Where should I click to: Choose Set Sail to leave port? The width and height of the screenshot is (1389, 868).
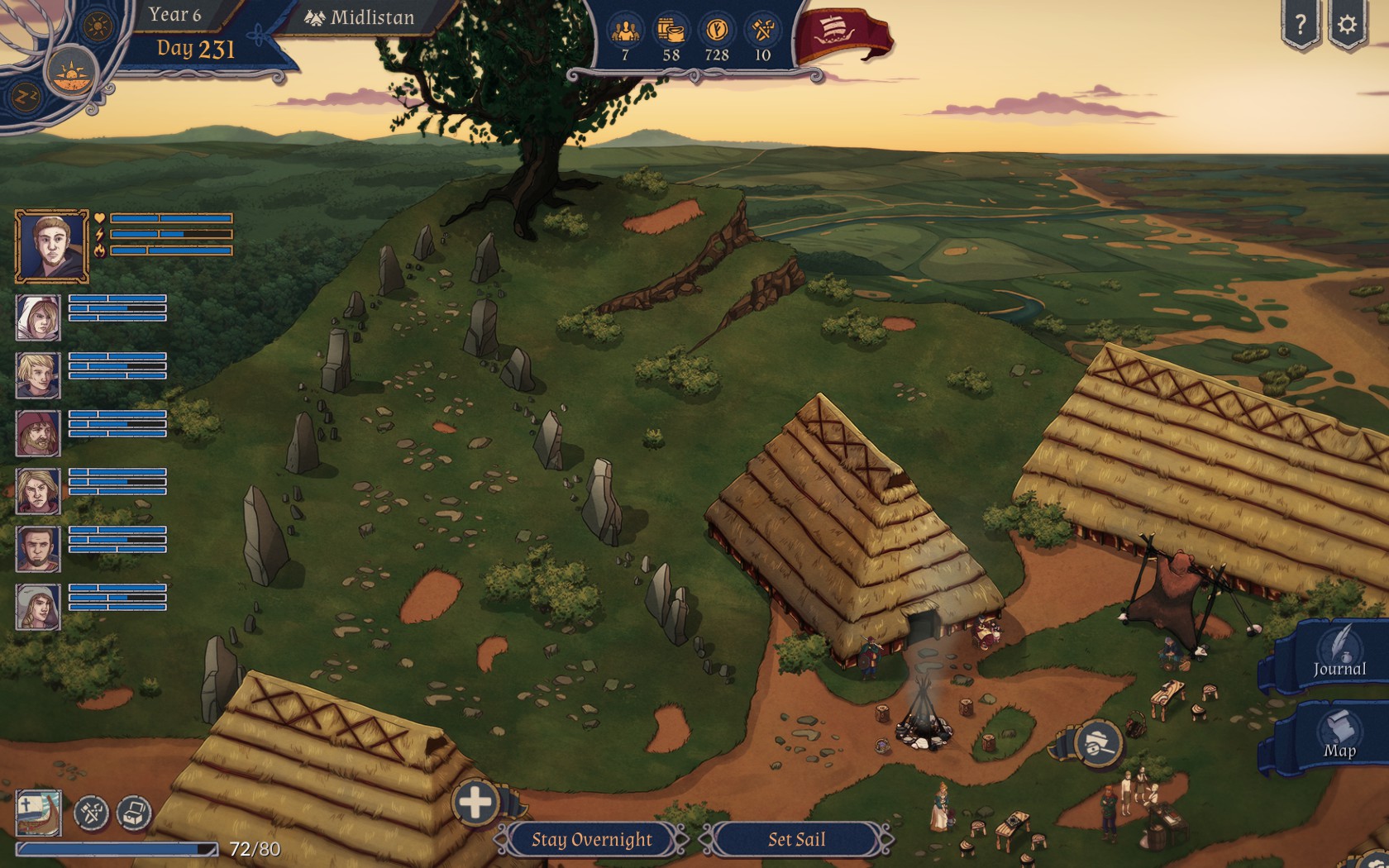[x=796, y=839]
